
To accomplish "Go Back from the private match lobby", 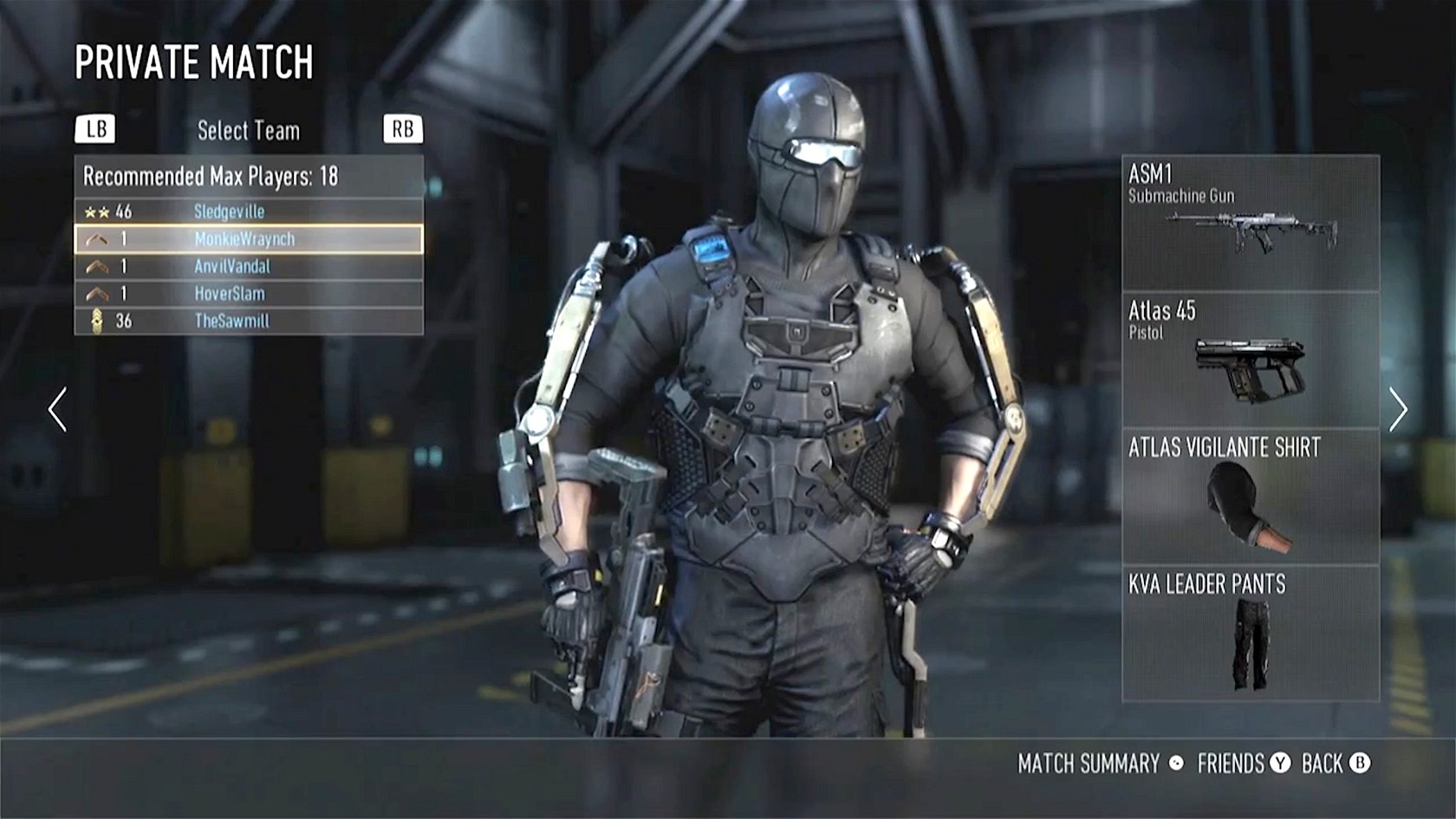I will click(1335, 764).
